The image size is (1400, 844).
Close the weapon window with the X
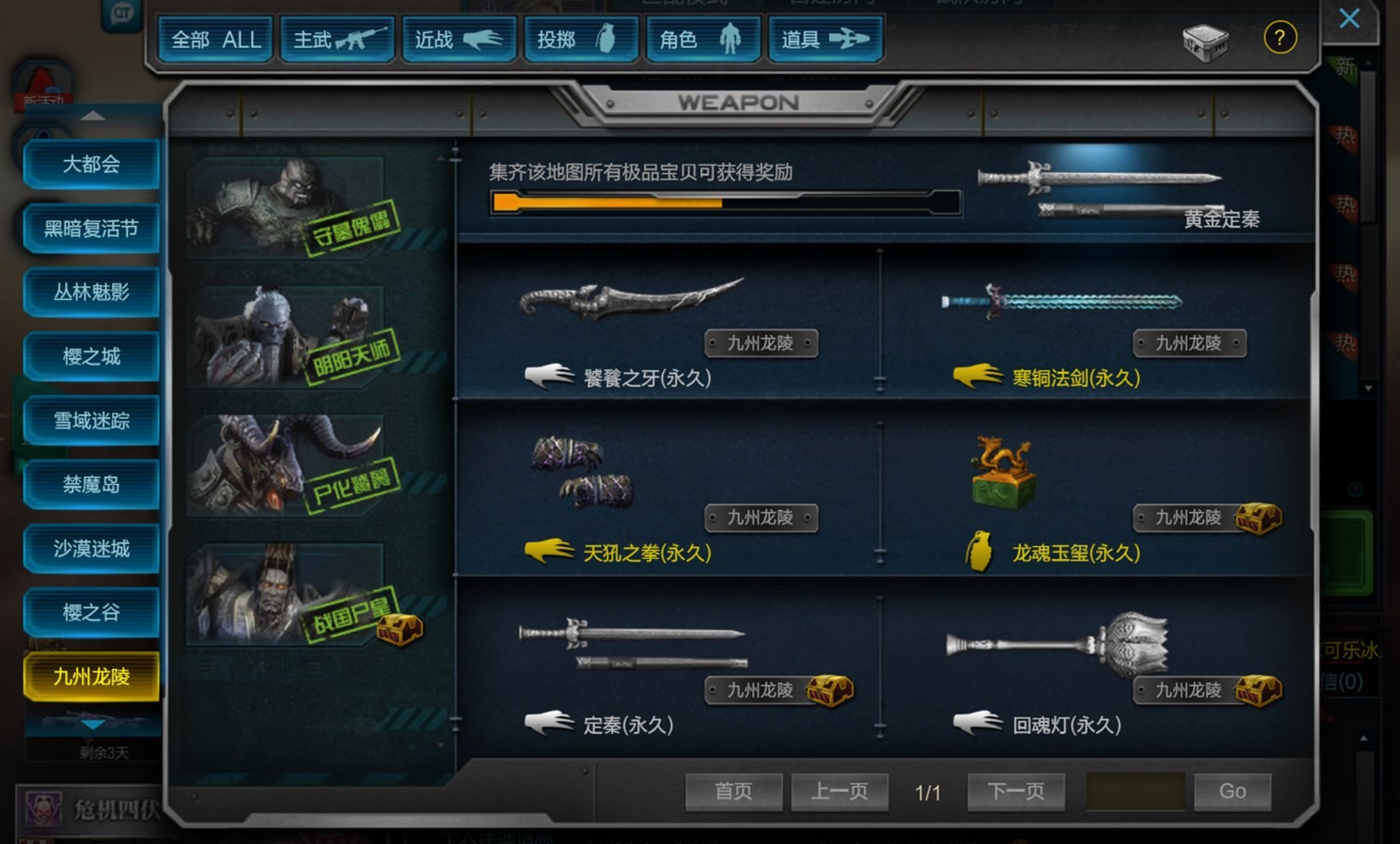tap(1349, 19)
